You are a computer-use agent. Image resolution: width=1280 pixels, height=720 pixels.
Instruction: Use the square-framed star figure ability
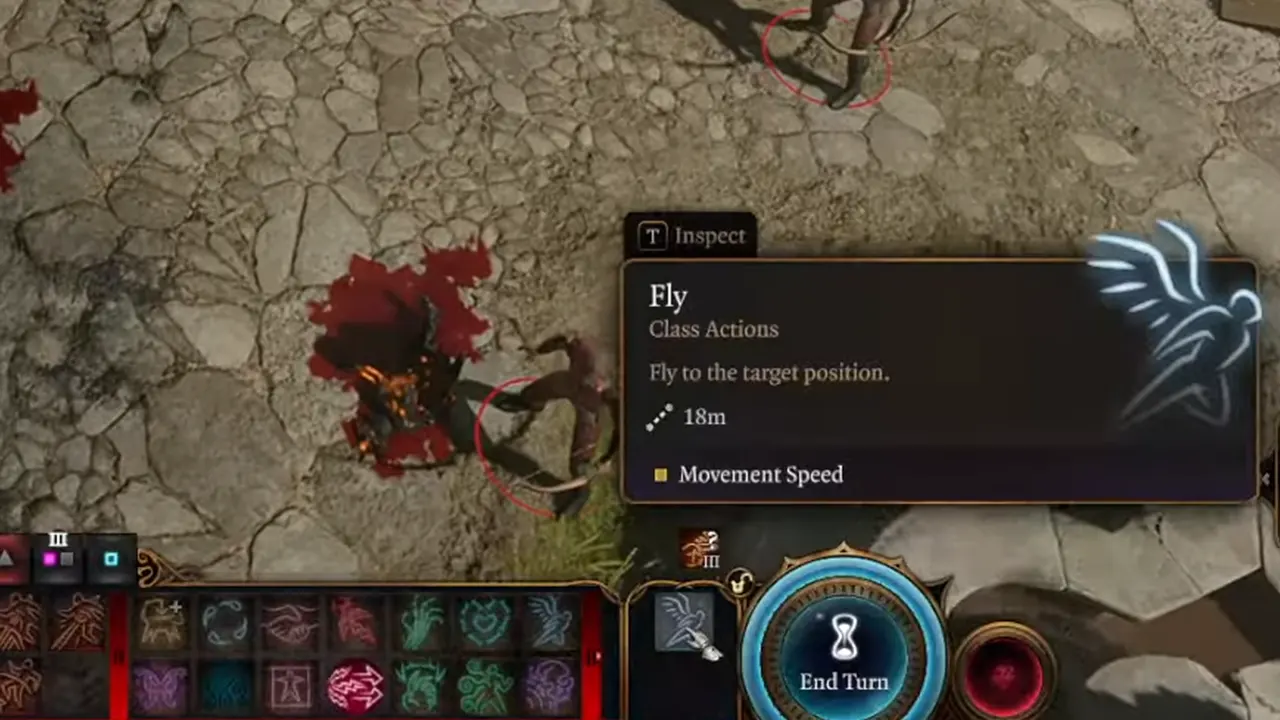pos(289,686)
